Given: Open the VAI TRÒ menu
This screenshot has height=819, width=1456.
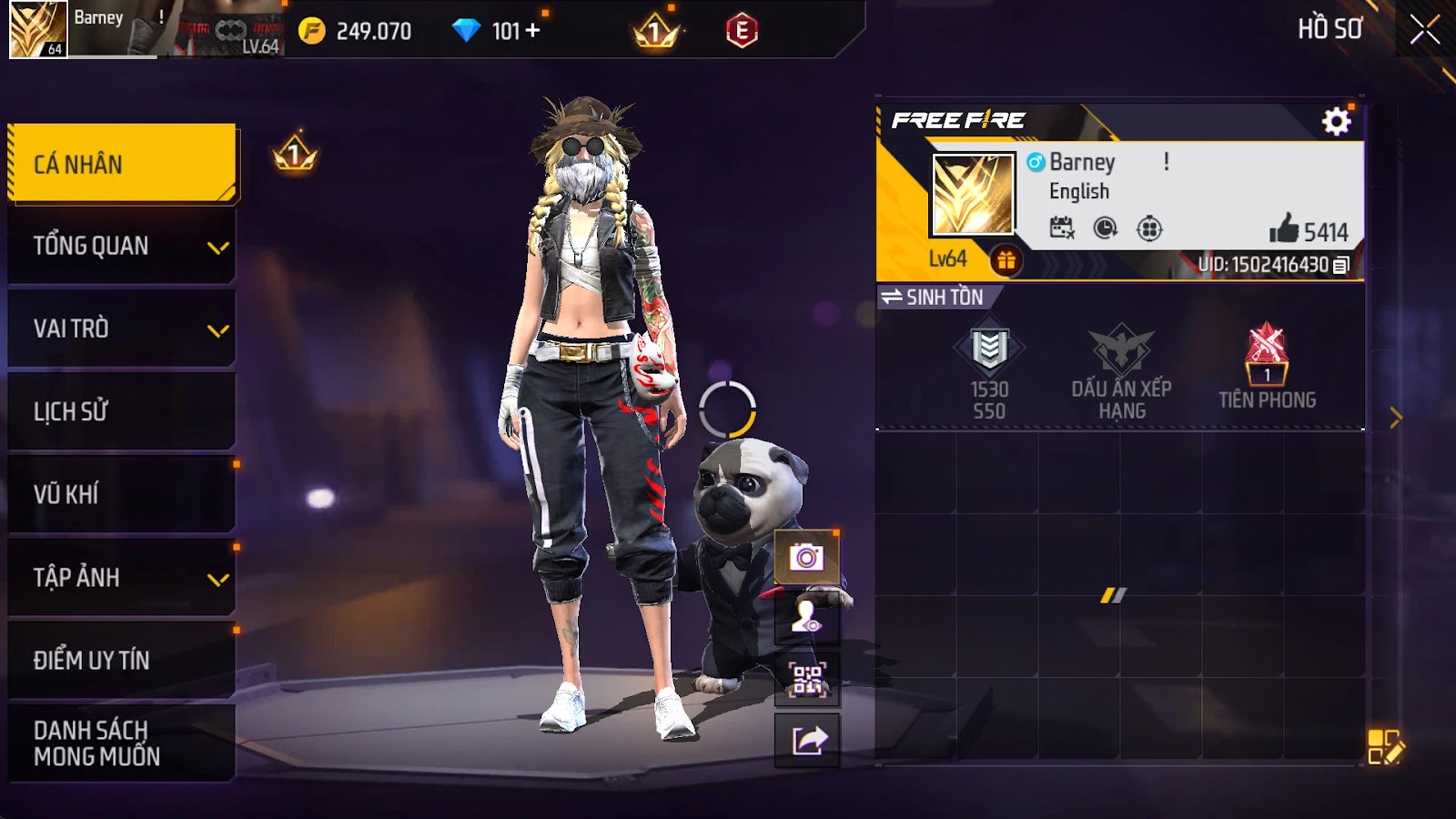Looking at the screenshot, I should pyautogui.click(x=121, y=329).
